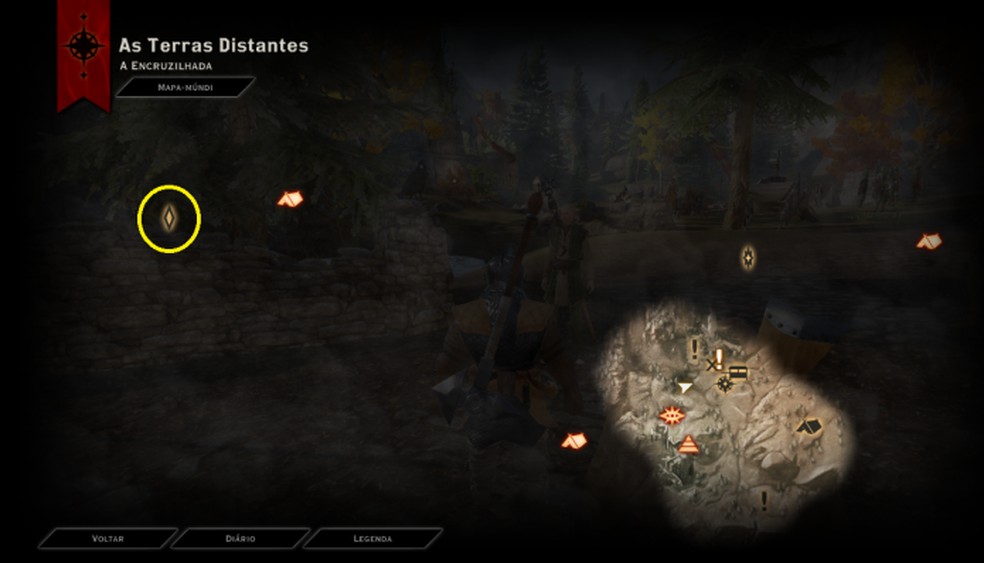
Task: Click the glowing oval marker outside the revealed map
Action: pyautogui.click(x=748, y=258)
